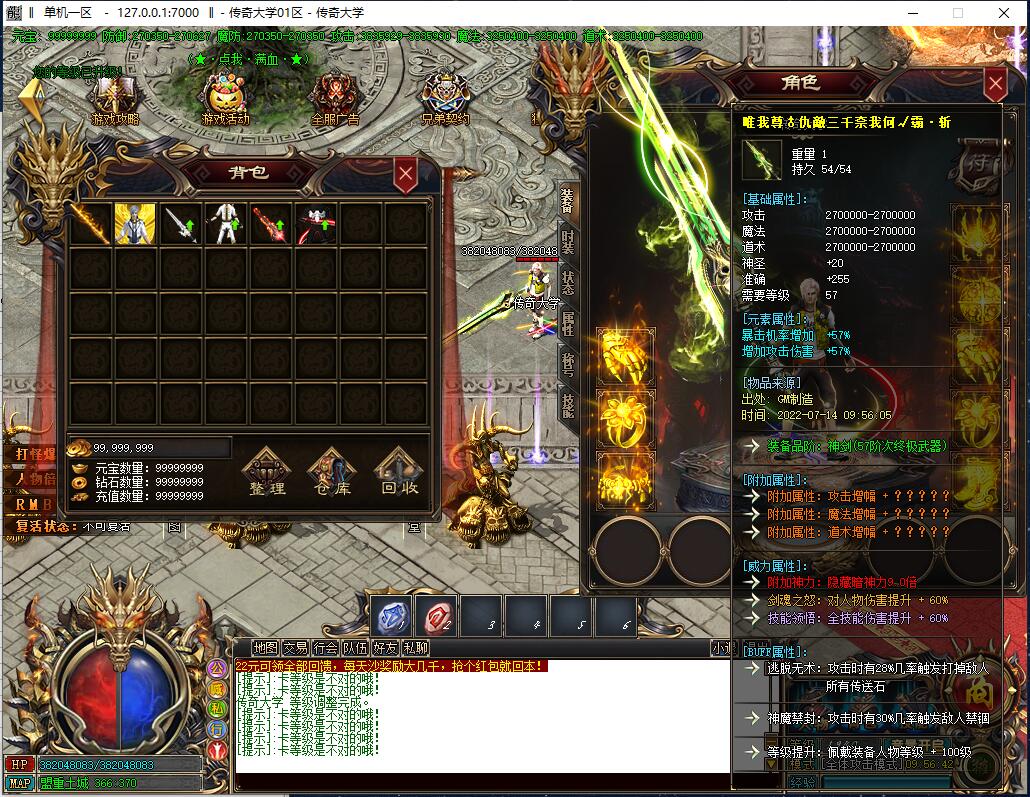Viewport: 1030px width, 797px height.
Task: Maximize the game window
Action: [957, 13]
